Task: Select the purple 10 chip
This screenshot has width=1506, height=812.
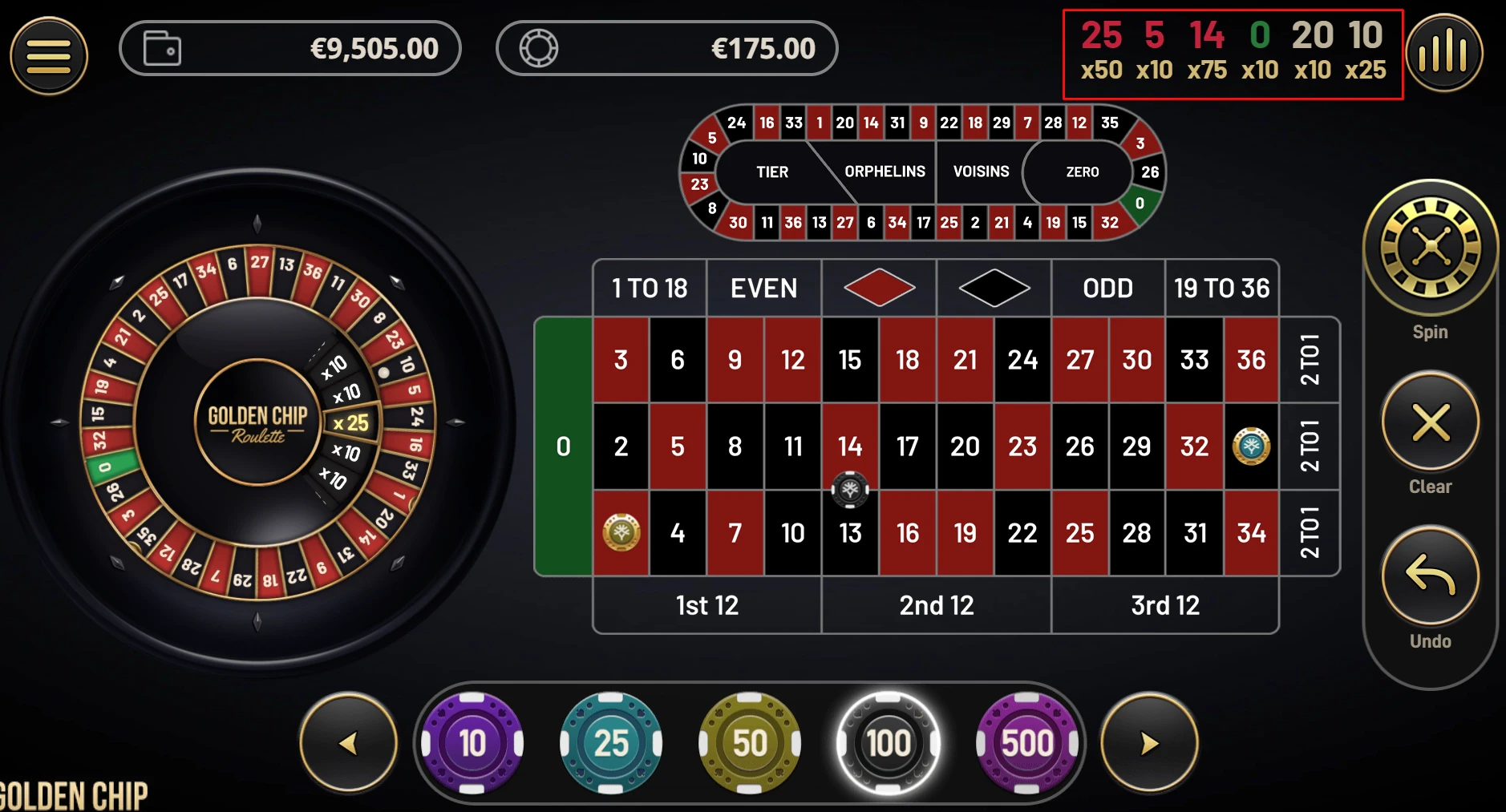Action: [x=471, y=743]
